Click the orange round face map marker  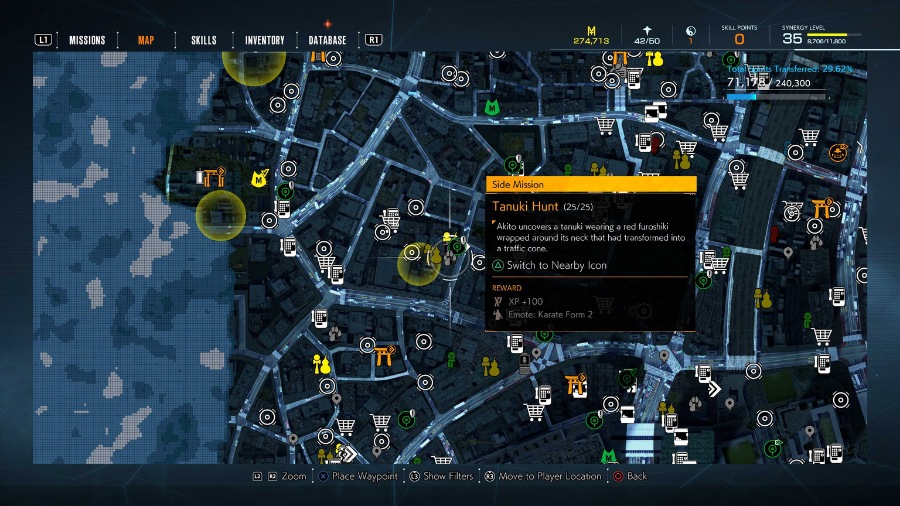[838, 152]
